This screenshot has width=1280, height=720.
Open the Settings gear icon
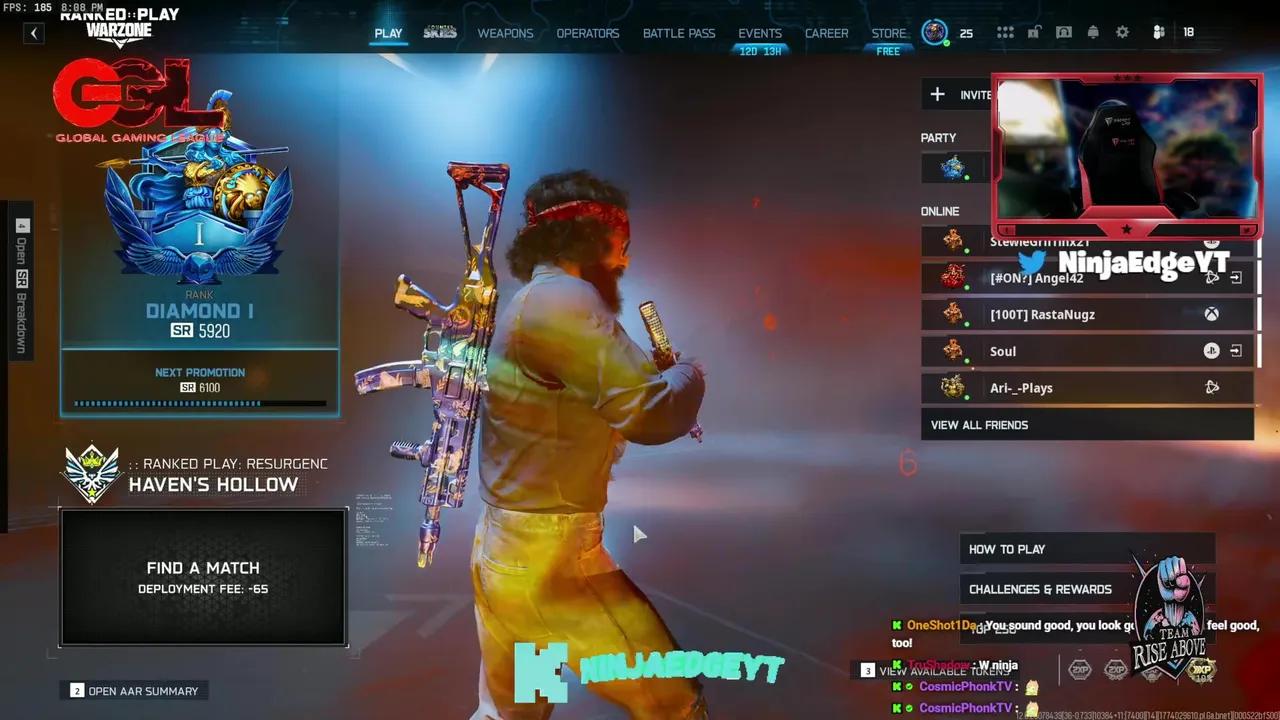pyautogui.click(x=1122, y=32)
